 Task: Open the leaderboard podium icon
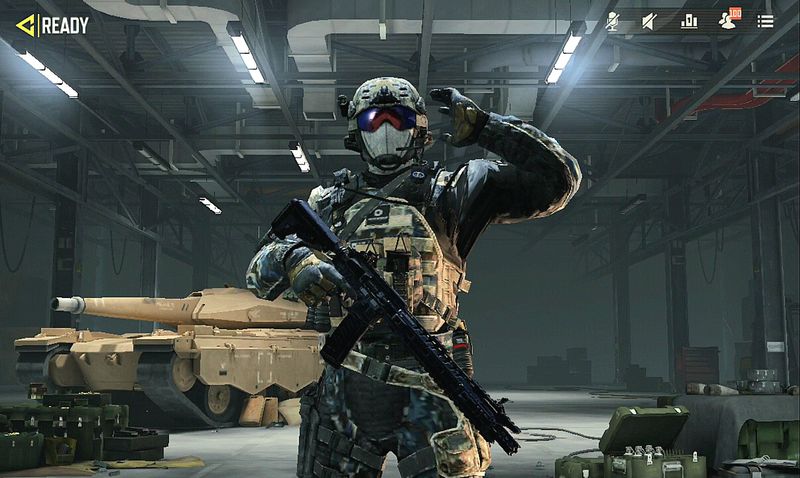pyautogui.click(x=689, y=21)
